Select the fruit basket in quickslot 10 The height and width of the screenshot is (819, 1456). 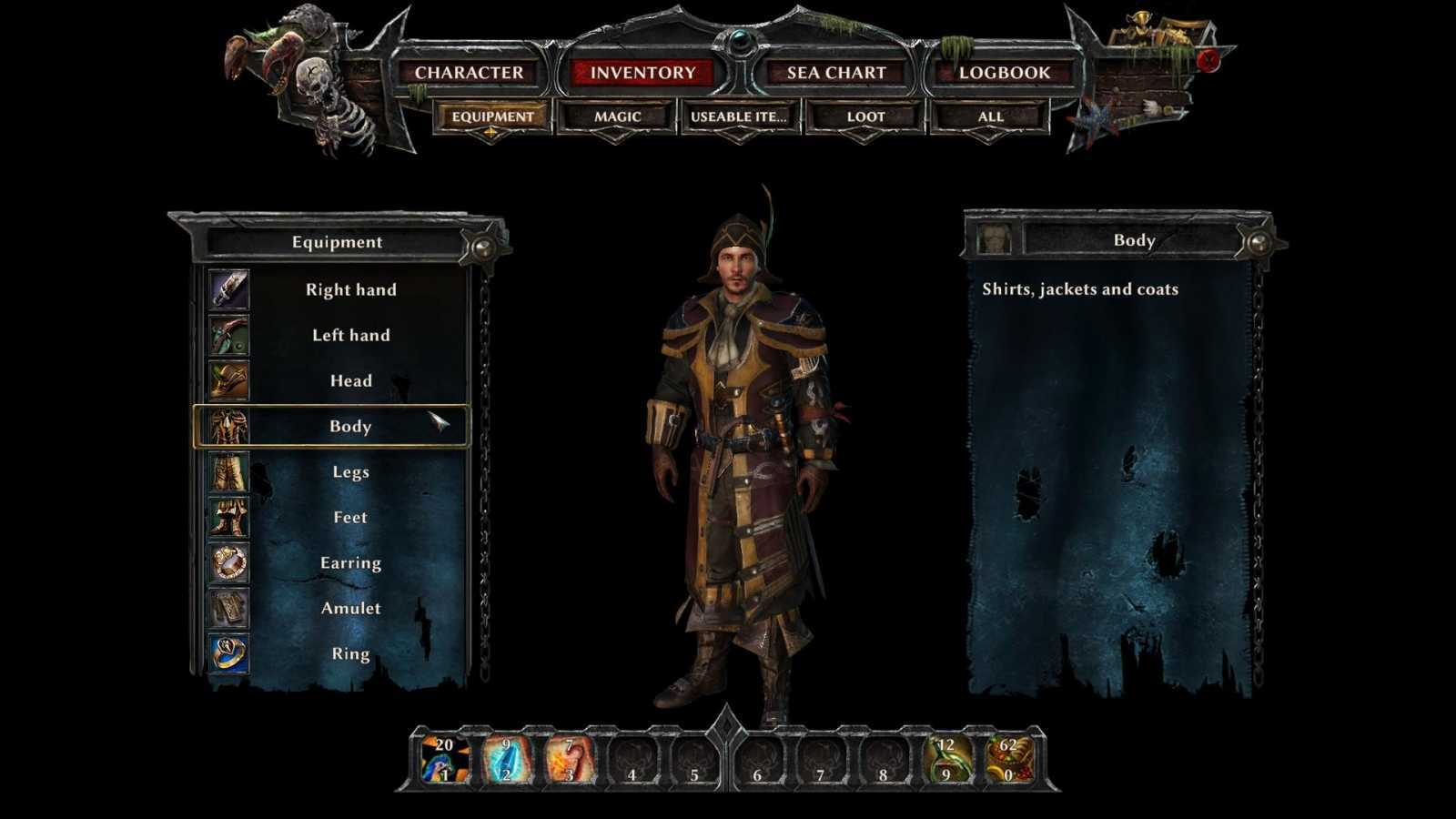click(1010, 760)
